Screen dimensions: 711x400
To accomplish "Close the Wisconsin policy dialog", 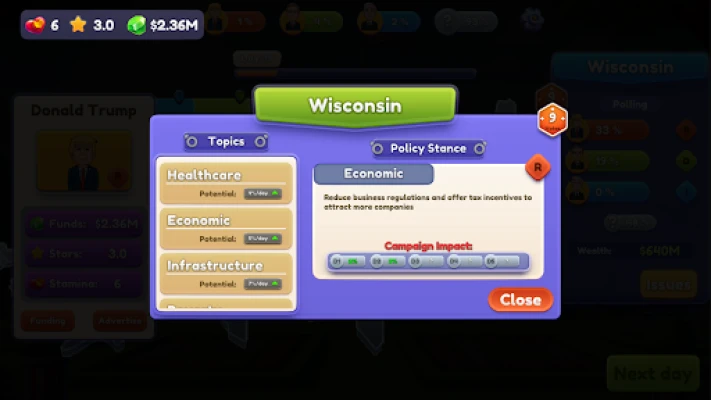I will (520, 299).
